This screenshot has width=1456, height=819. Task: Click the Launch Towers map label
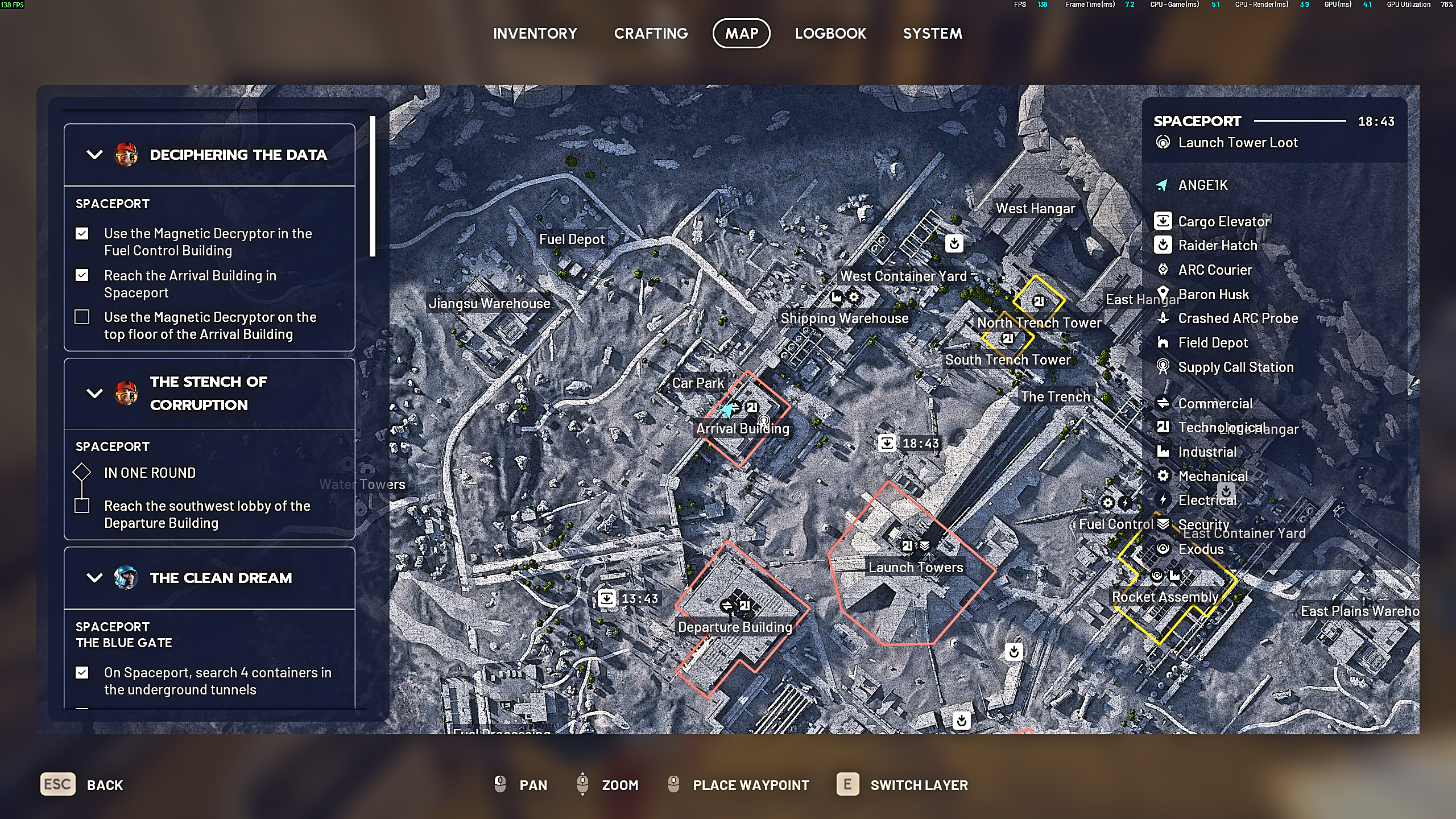click(x=915, y=568)
